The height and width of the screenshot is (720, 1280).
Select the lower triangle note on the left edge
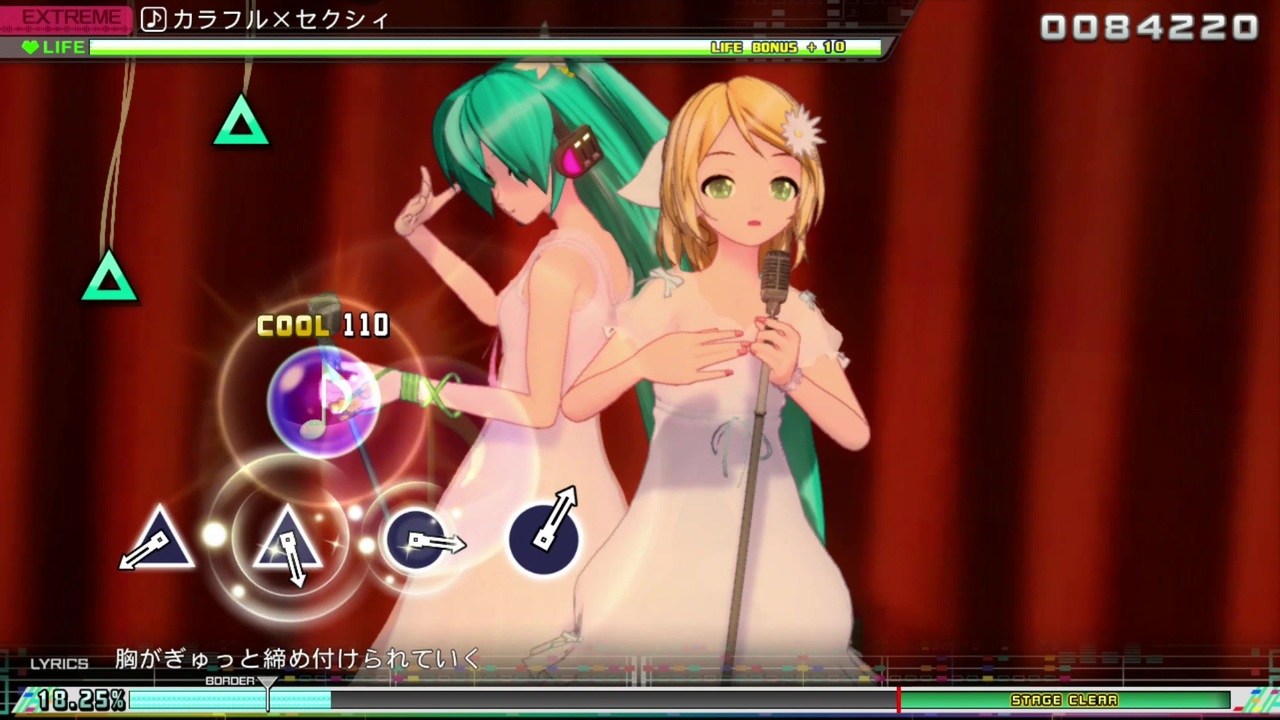(x=108, y=281)
